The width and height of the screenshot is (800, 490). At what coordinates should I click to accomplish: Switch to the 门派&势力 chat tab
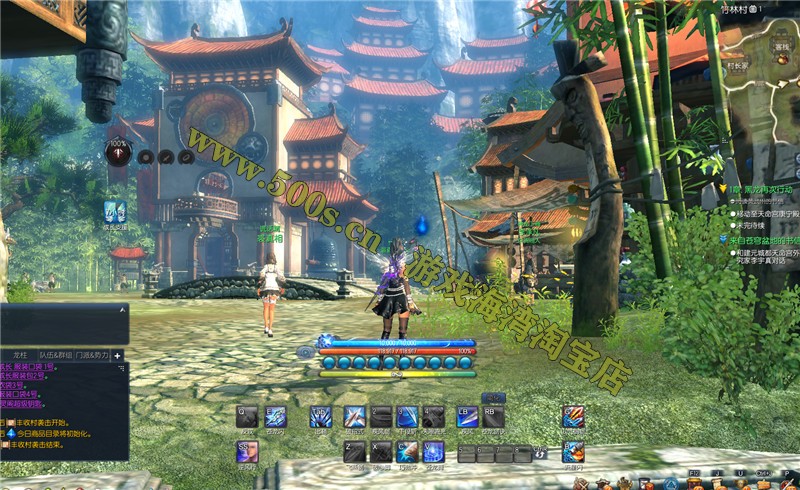(91, 355)
